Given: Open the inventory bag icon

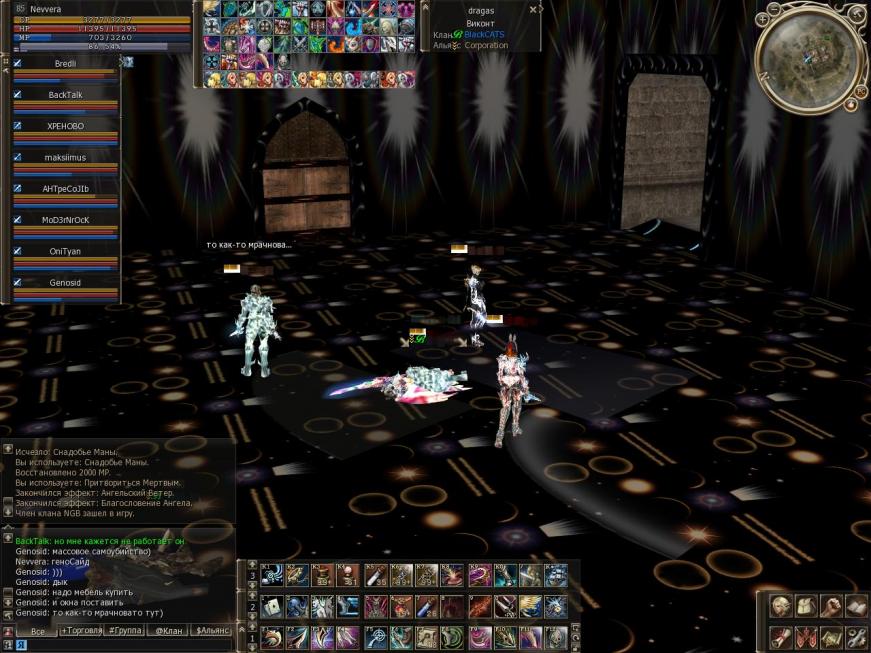Looking at the screenshot, I should pos(806,607).
